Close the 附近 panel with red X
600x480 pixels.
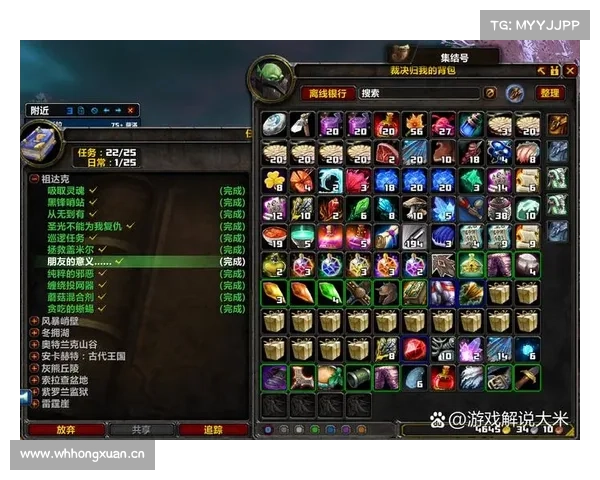point(132,109)
